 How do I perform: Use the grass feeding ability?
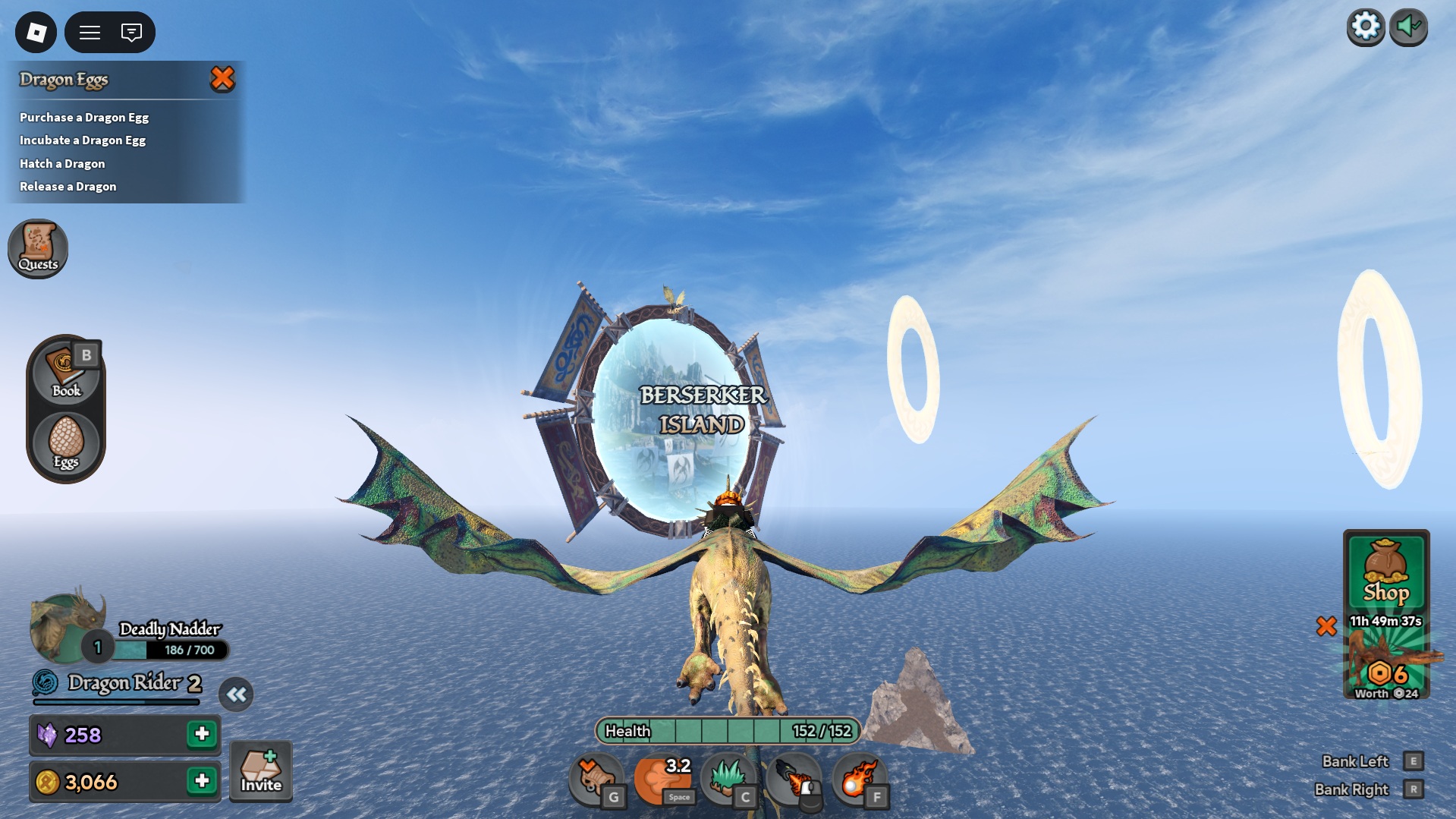729,777
